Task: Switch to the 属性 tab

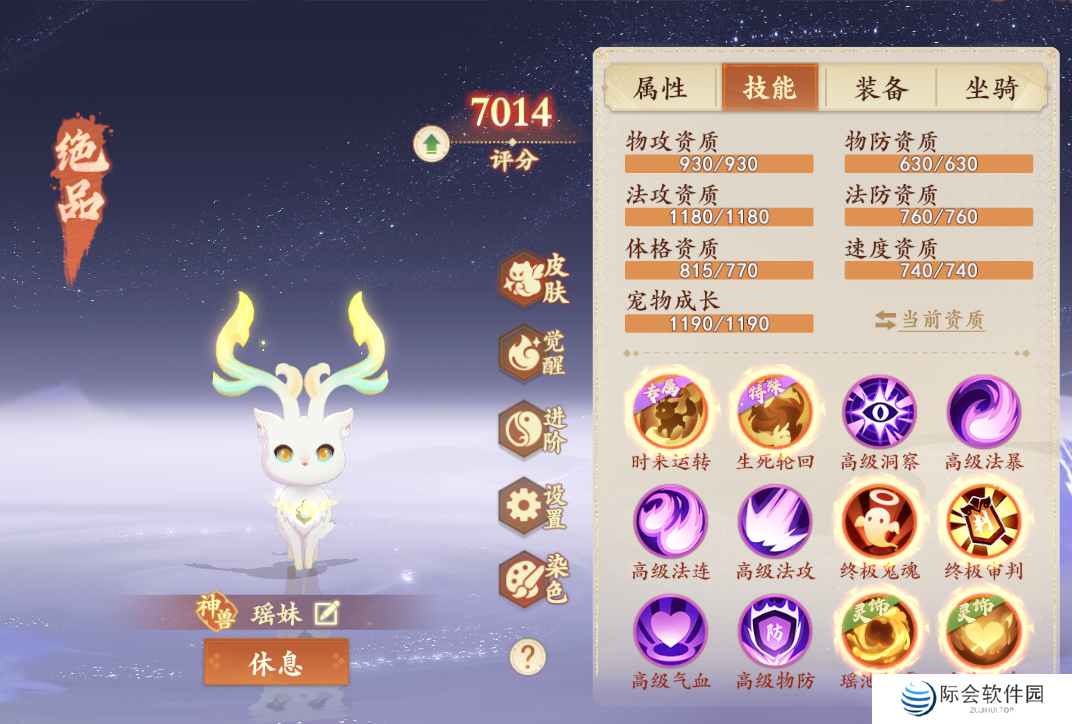Action: [x=661, y=88]
